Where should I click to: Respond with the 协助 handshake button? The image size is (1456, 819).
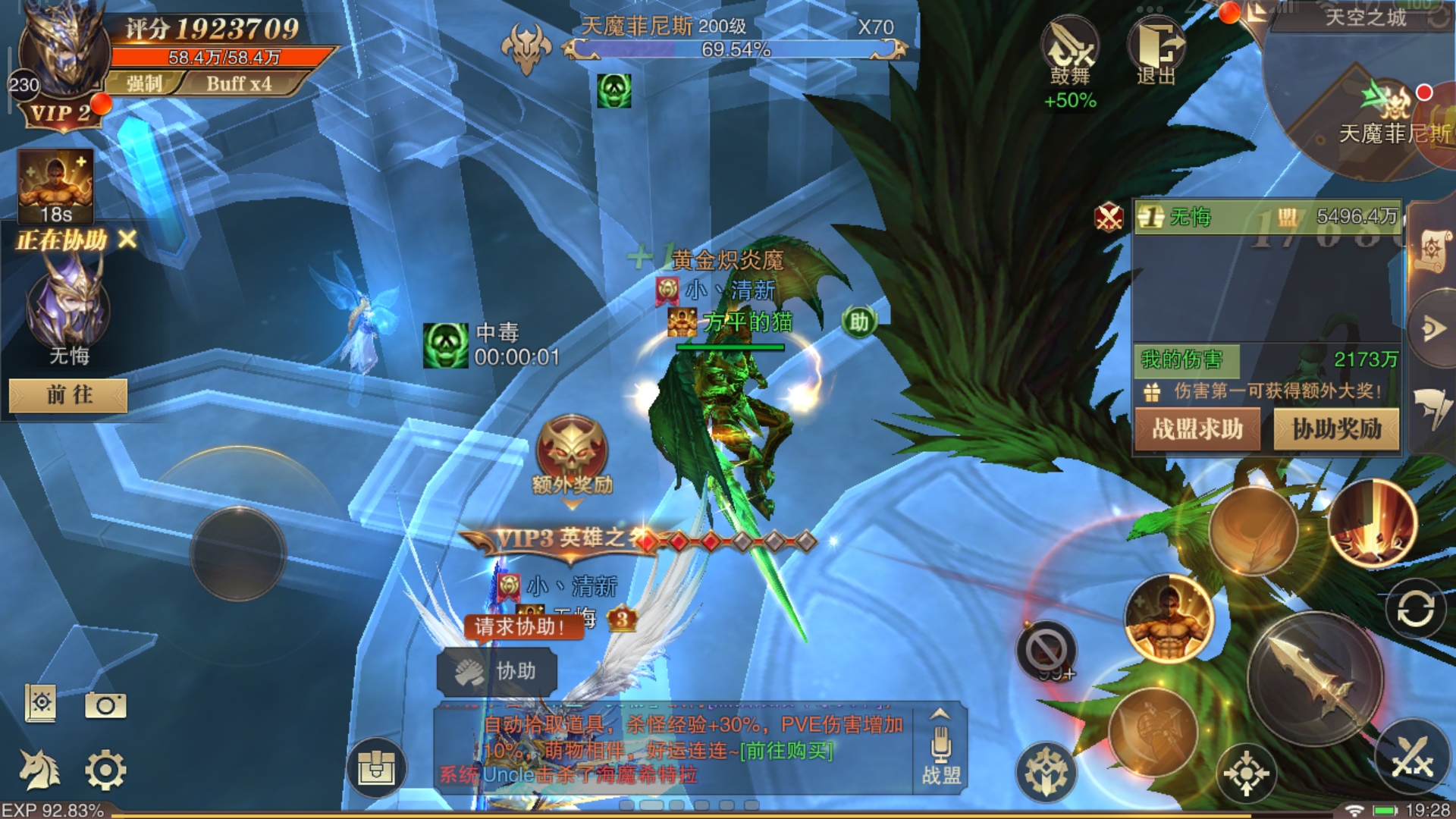coord(497,671)
